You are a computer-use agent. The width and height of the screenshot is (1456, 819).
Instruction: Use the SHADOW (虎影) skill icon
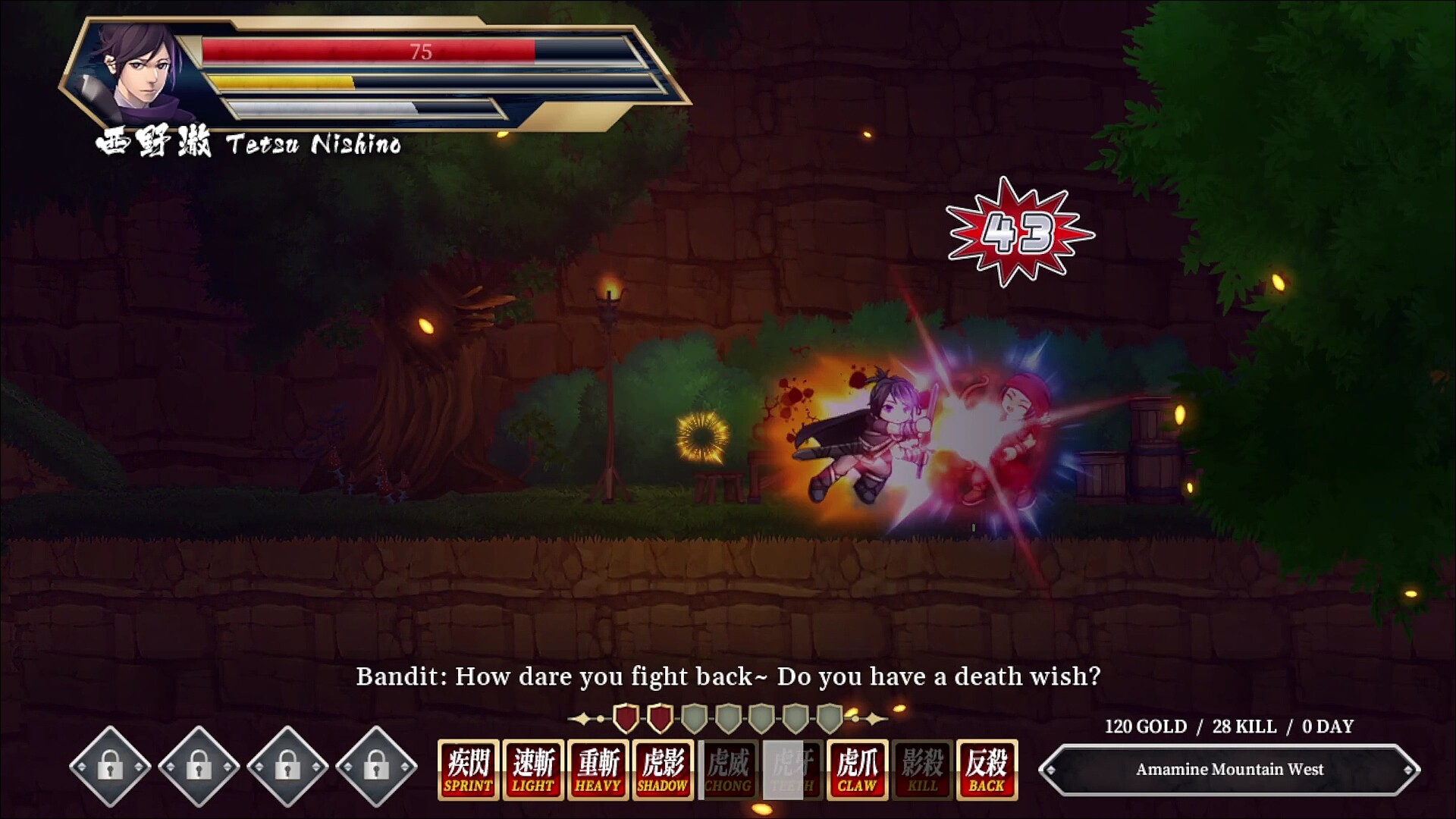coord(661,769)
